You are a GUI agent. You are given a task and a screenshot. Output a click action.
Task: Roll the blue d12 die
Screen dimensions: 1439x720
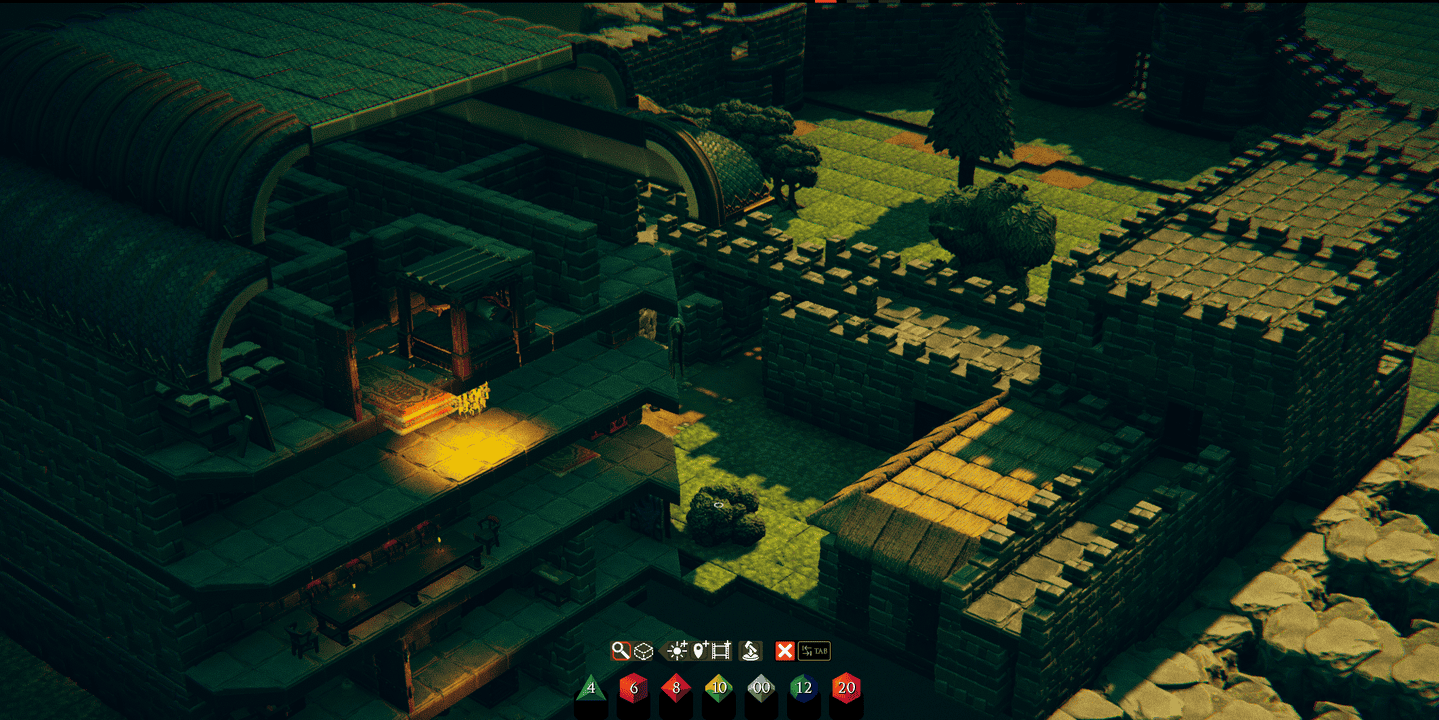804,687
